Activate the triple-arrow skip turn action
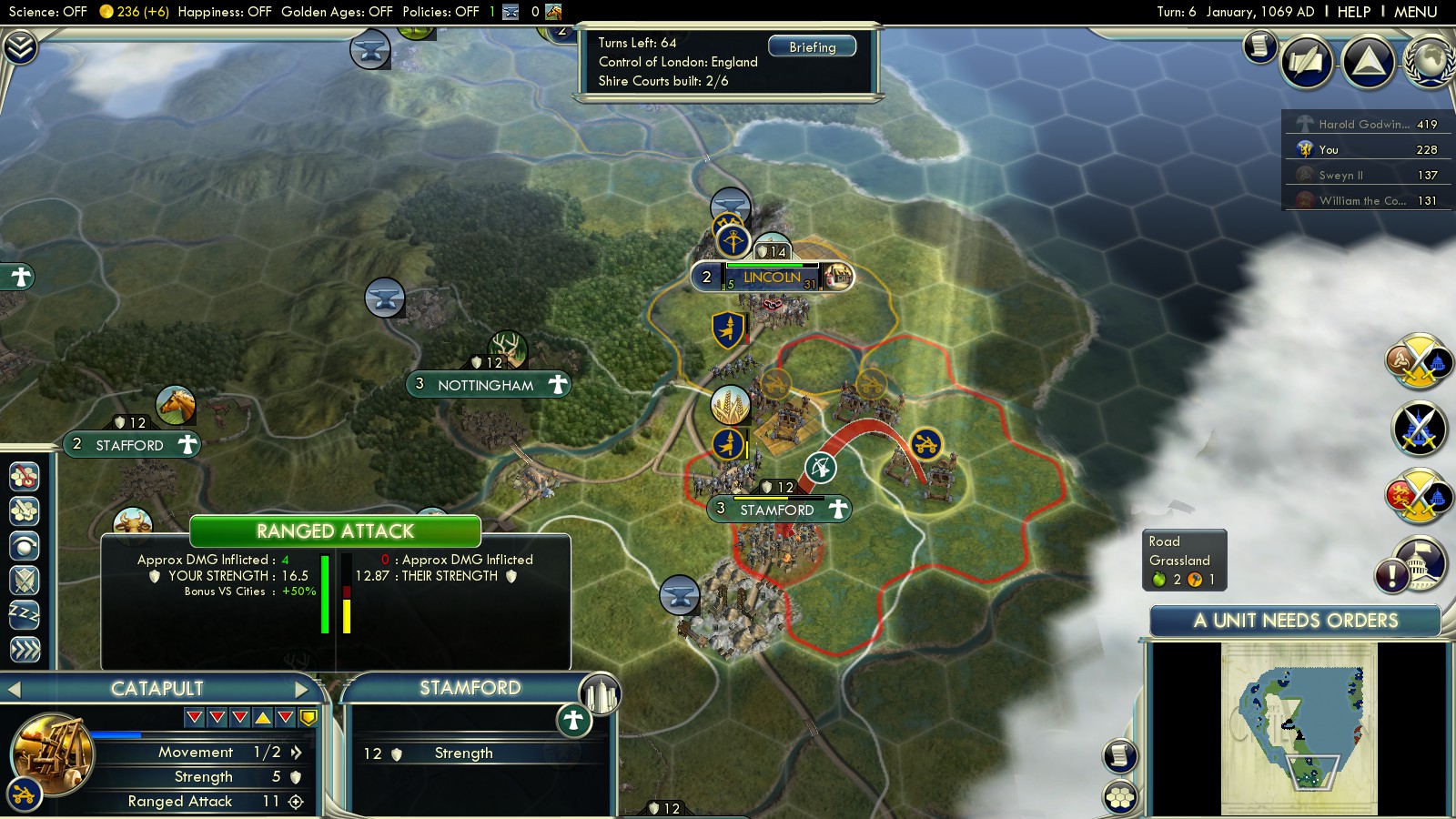1456x819 pixels. 25,649
